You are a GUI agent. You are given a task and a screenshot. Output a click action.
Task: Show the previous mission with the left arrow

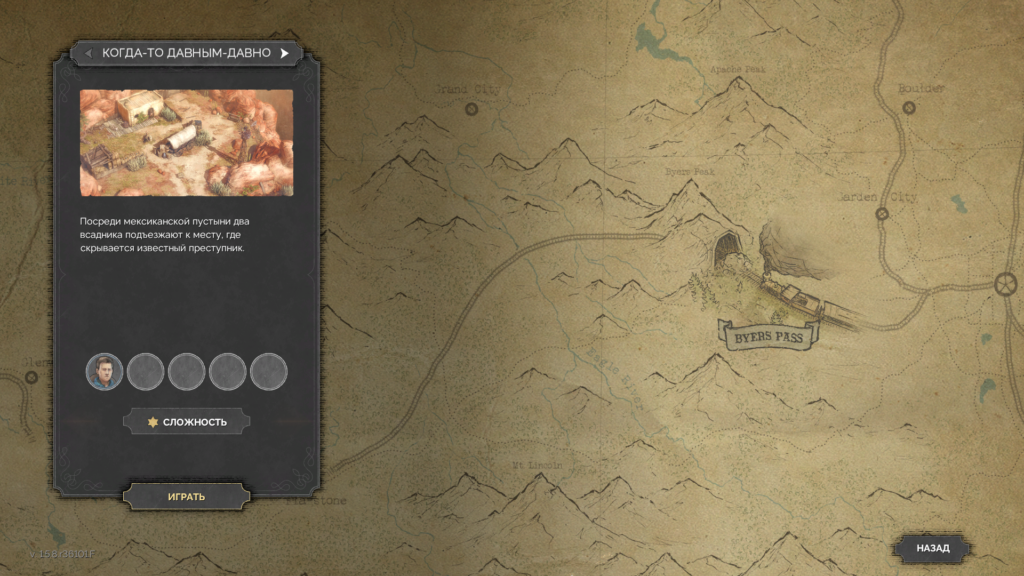point(89,53)
